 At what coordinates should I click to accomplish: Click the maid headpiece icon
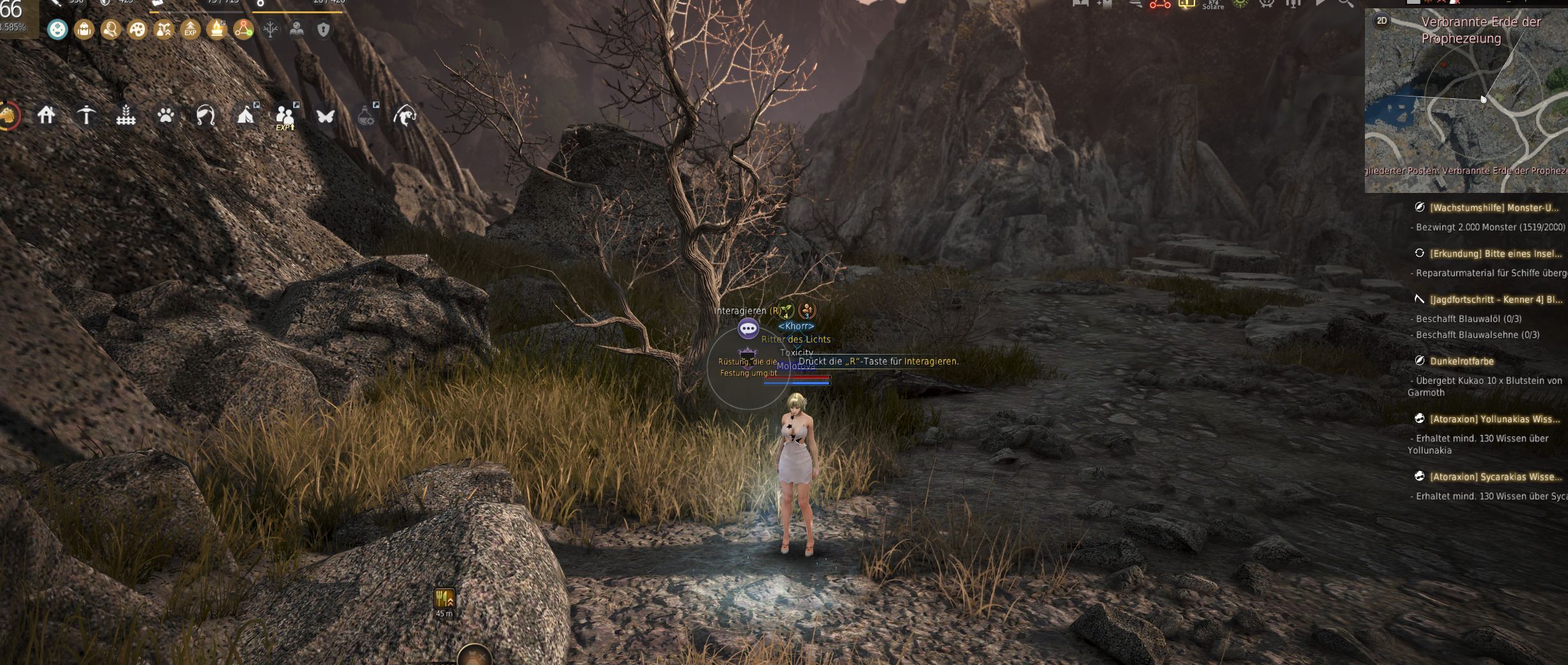pos(206,116)
